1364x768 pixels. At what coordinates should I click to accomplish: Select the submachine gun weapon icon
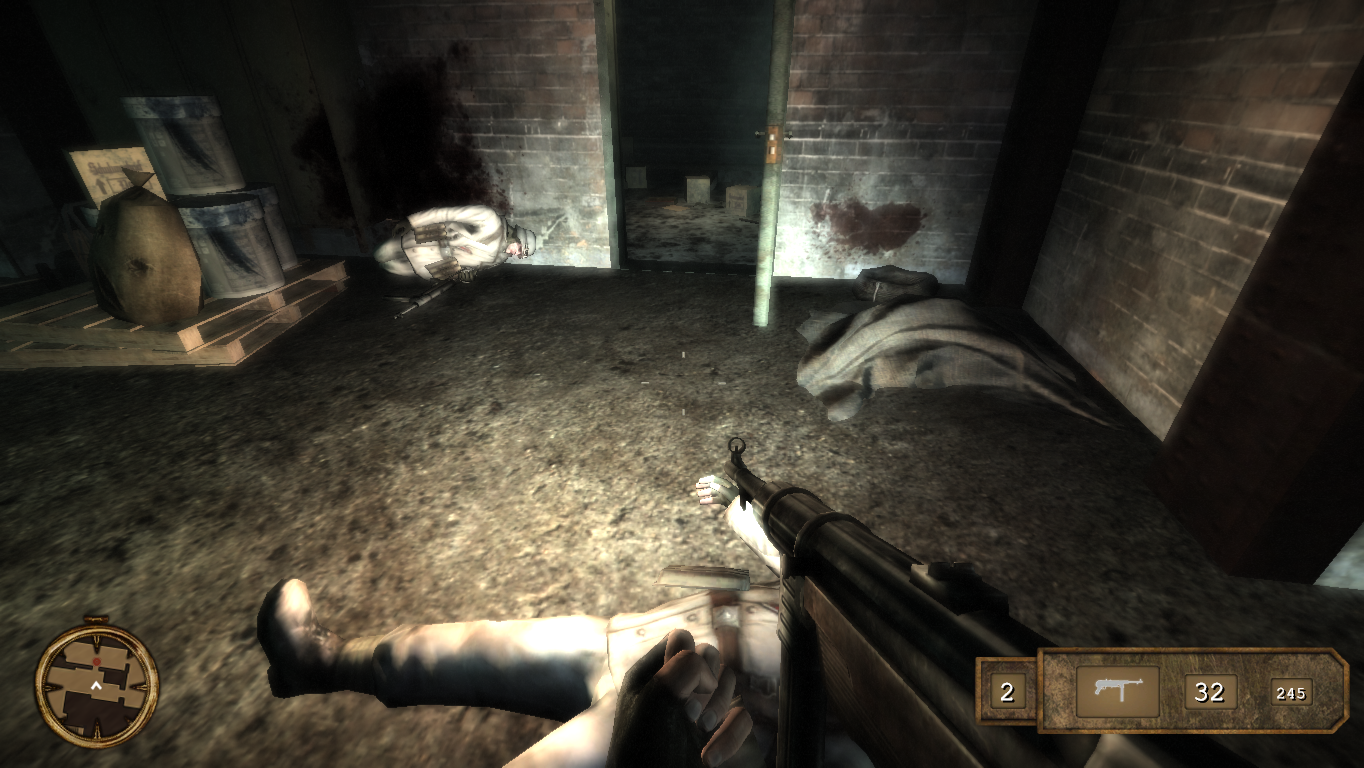[x=1117, y=691]
